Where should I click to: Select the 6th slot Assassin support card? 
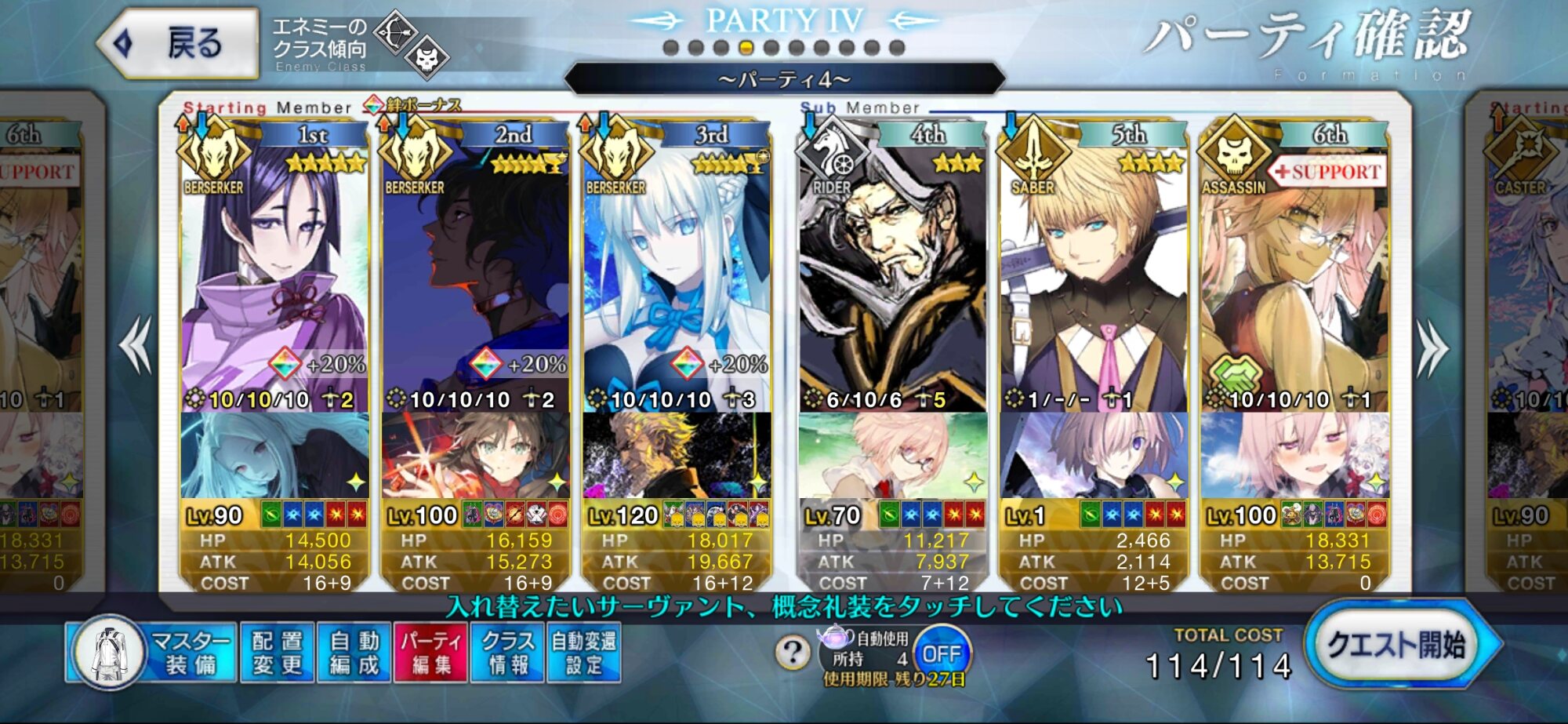click(1294, 275)
